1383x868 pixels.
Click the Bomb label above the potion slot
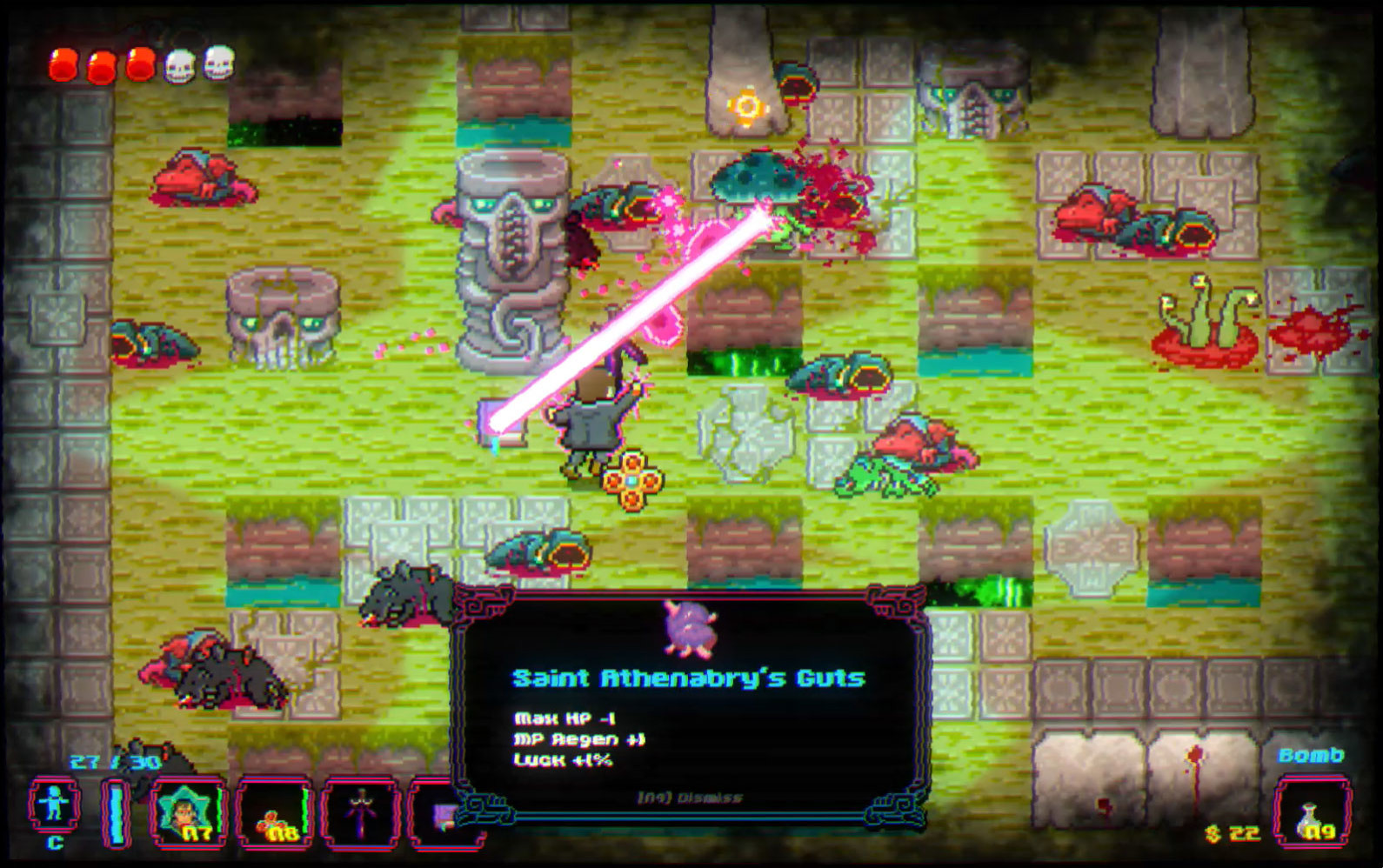1312,753
